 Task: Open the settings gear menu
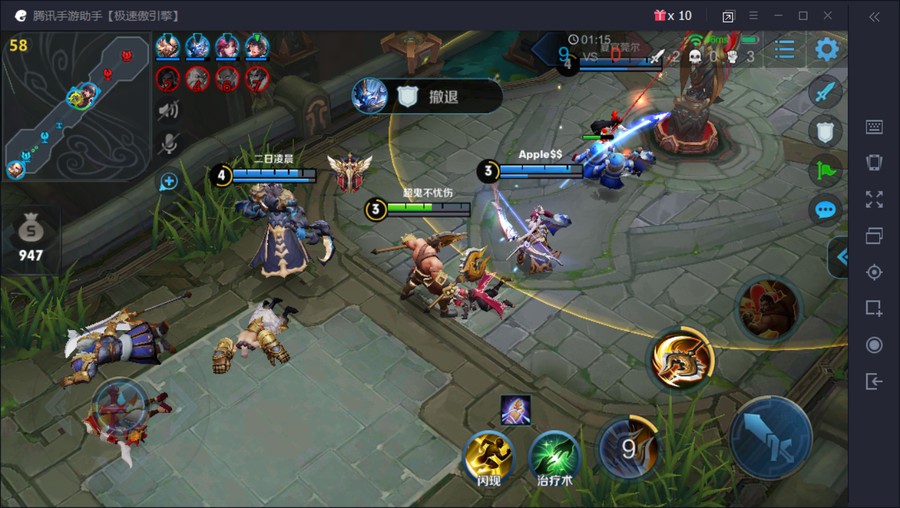tap(826, 49)
